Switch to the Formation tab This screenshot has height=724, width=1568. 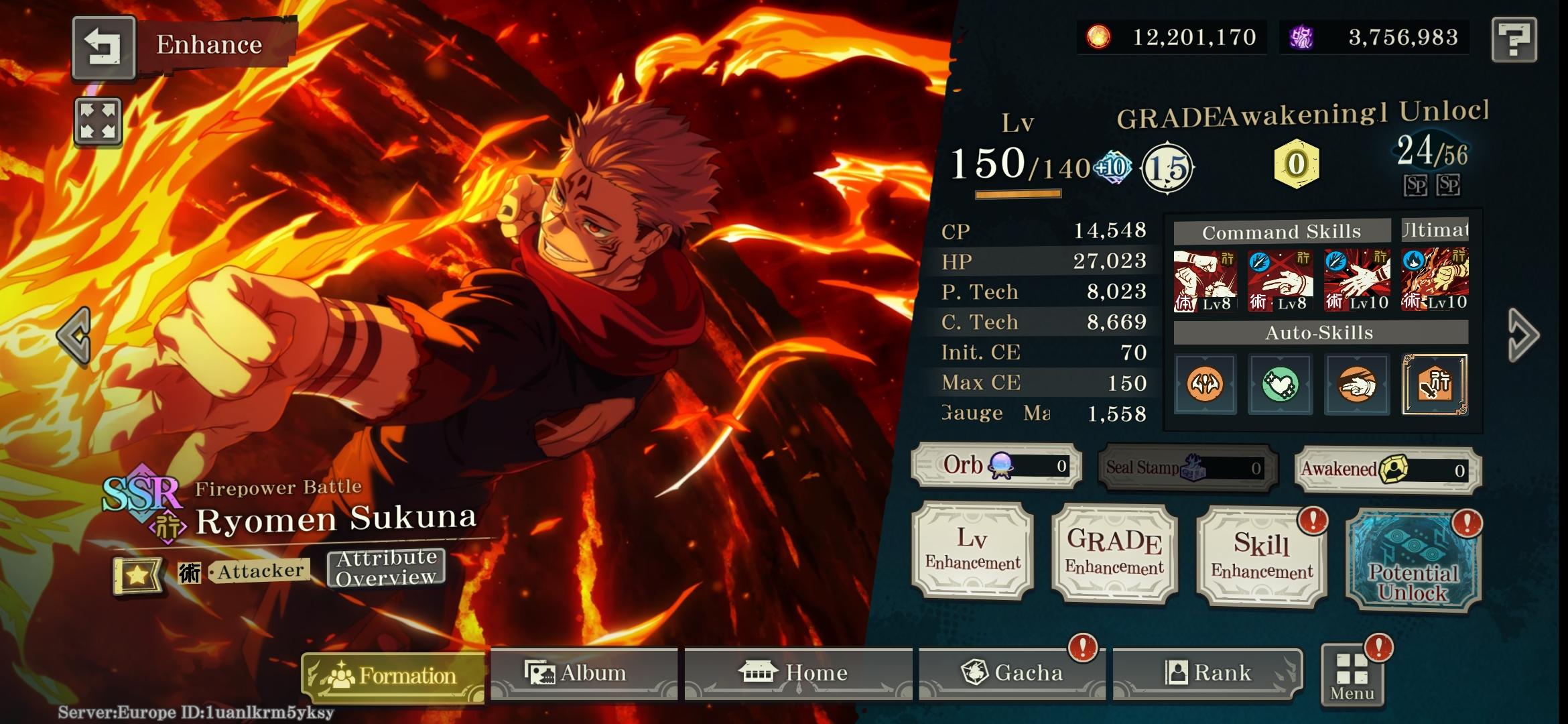click(393, 676)
